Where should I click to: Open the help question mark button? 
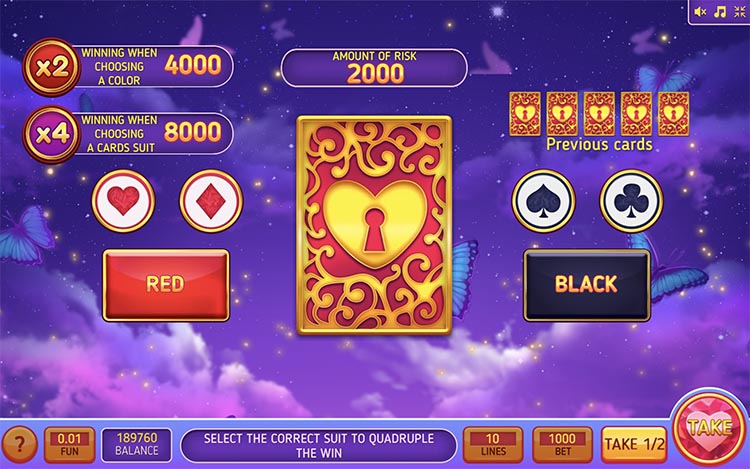point(18,444)
